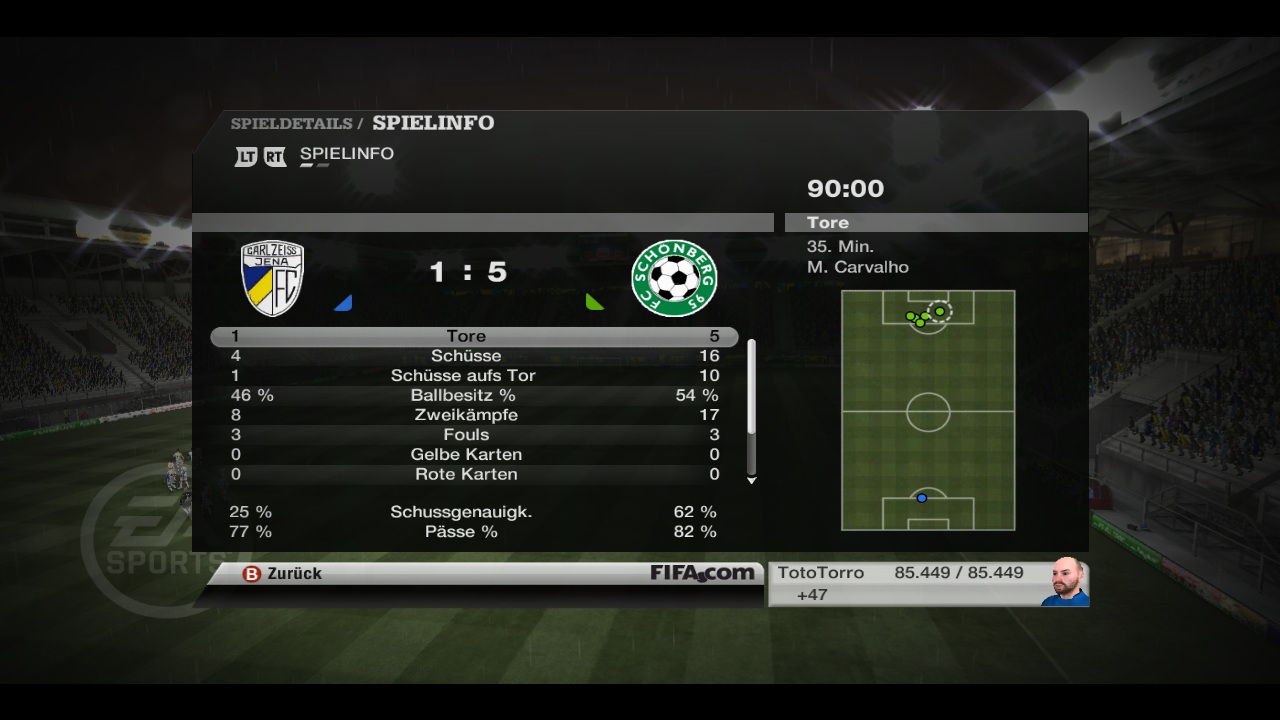Open the SPIELINFO tab
Image resolution: width=1280 pixels, height=720 pixels.
tap(346, 154)
